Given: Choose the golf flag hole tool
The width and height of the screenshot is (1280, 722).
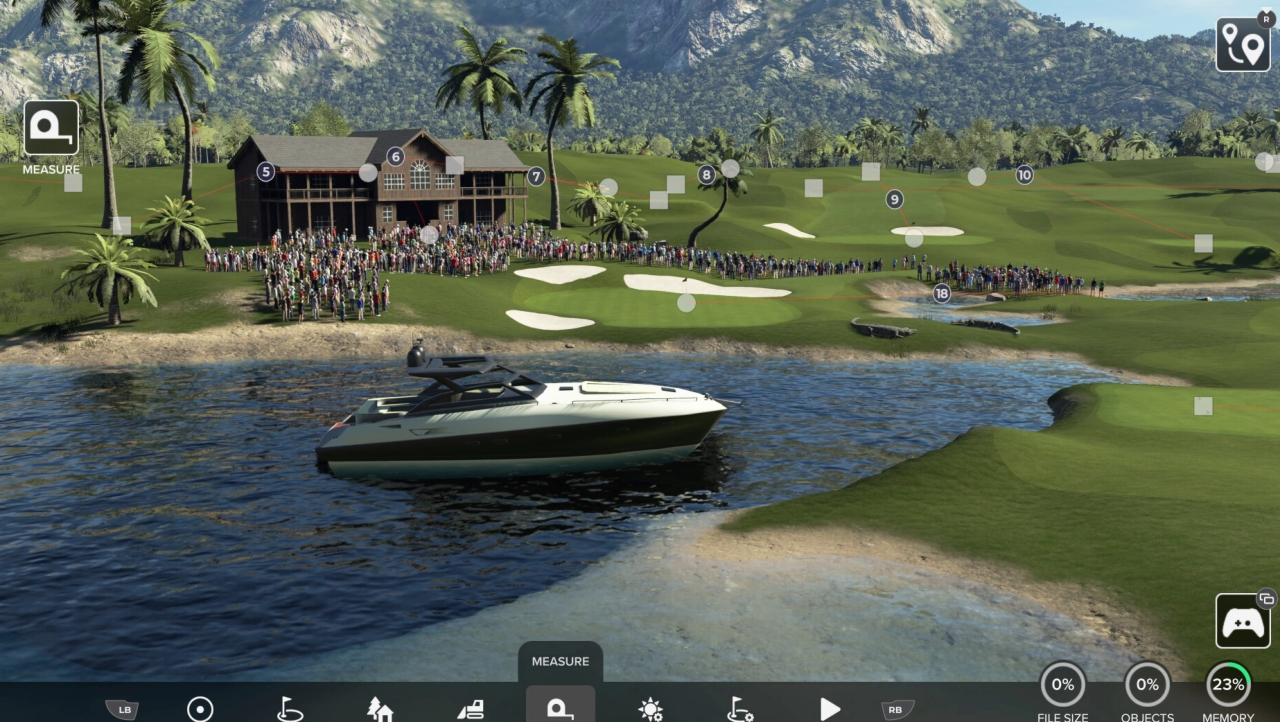Looking at the screenshot, I should pos(290,709).
